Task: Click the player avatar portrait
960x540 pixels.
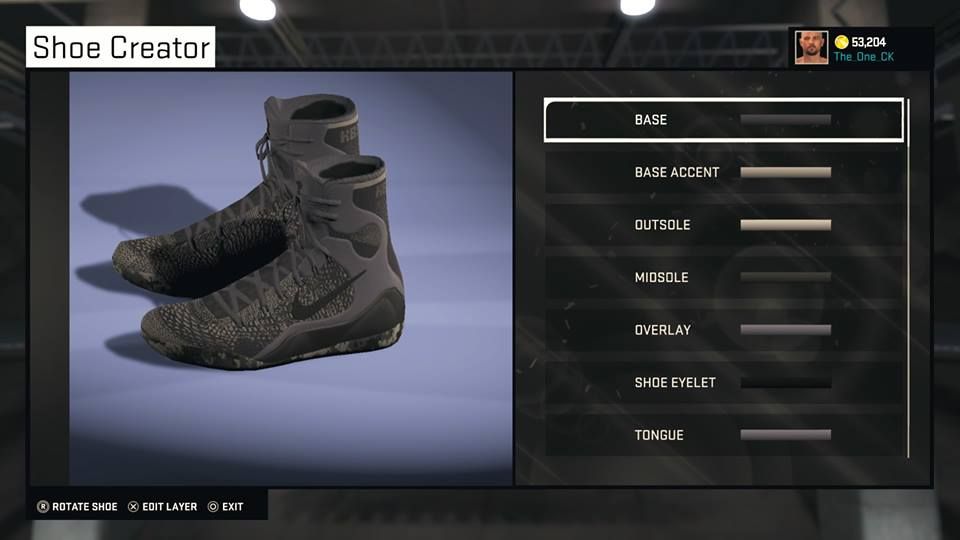Action: (811, 47)
